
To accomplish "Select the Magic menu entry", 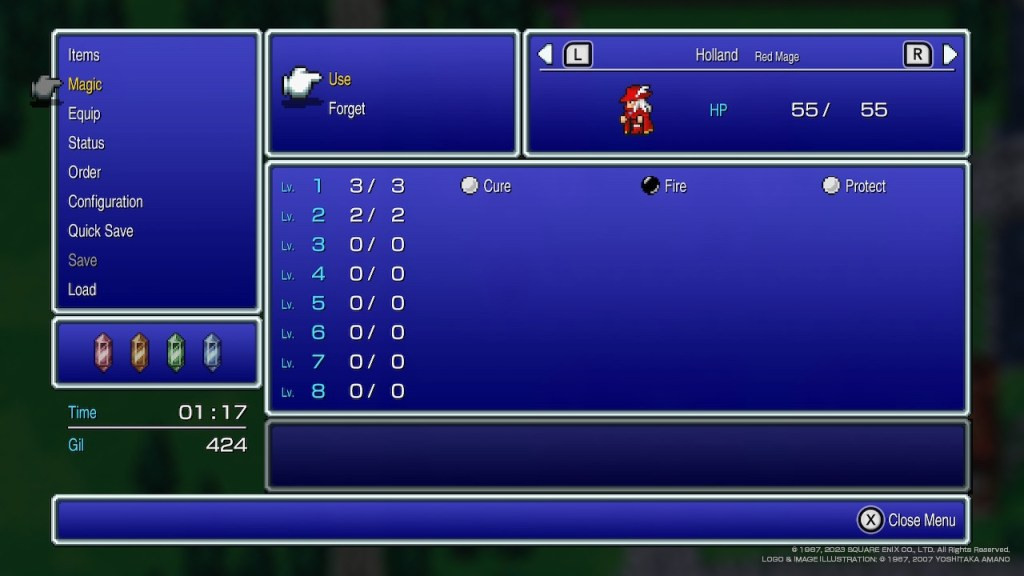I will point(85,85).
